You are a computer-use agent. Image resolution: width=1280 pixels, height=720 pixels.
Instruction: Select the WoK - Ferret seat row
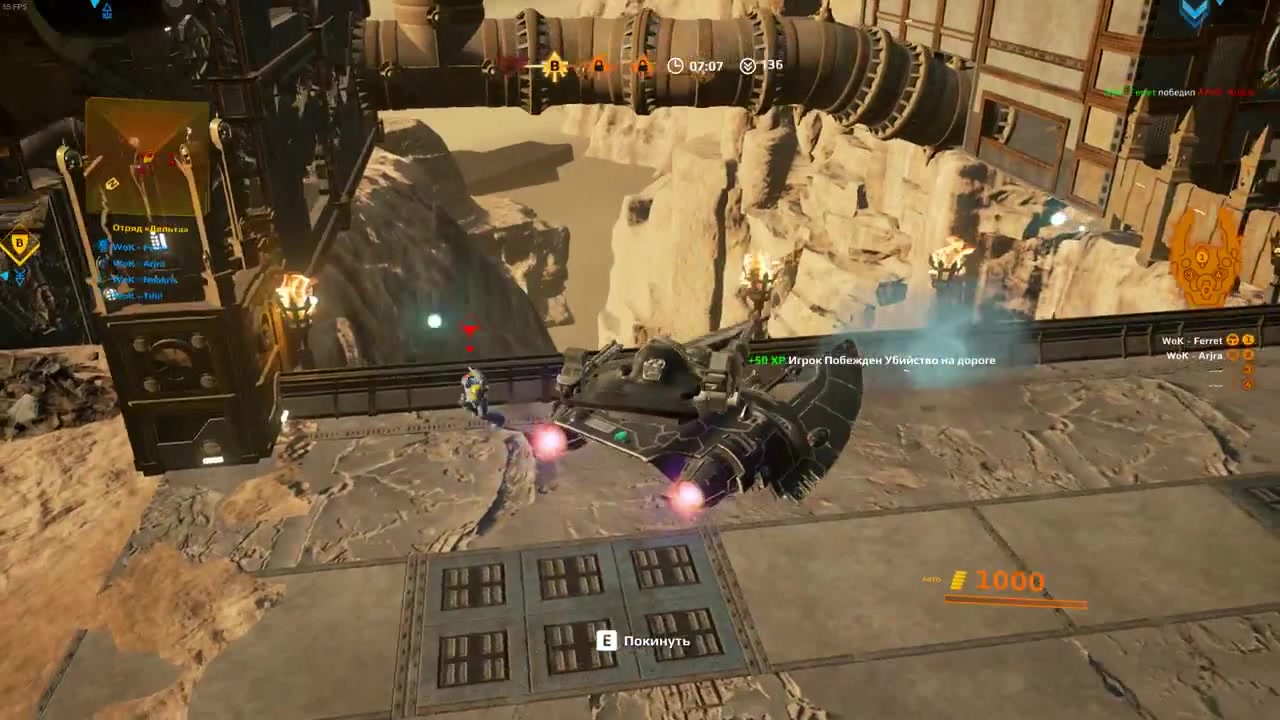(1208, 341)
